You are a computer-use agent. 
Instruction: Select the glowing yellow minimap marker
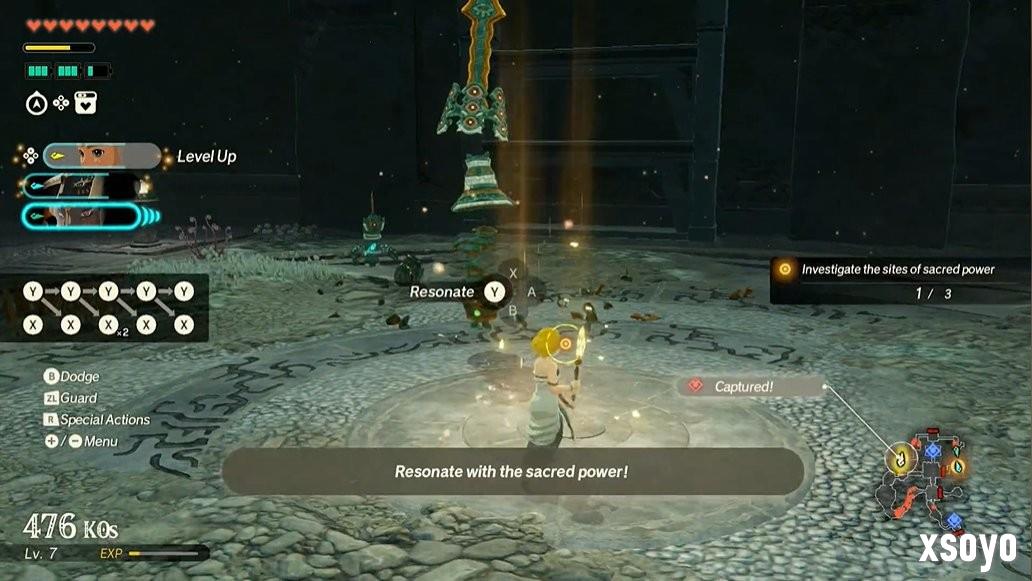coord(901,460)
